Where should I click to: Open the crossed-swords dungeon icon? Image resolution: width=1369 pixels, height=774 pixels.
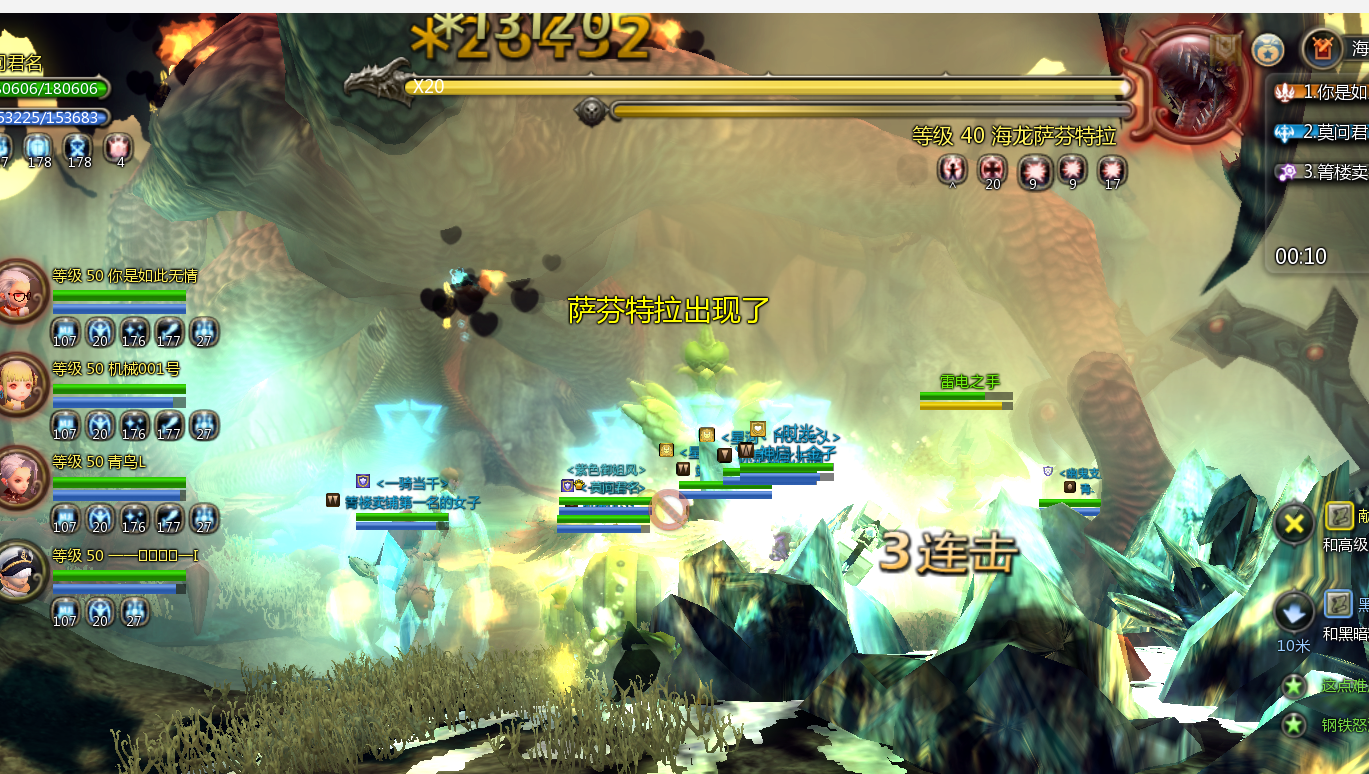pyautogui.click(x=1322, y=48)
